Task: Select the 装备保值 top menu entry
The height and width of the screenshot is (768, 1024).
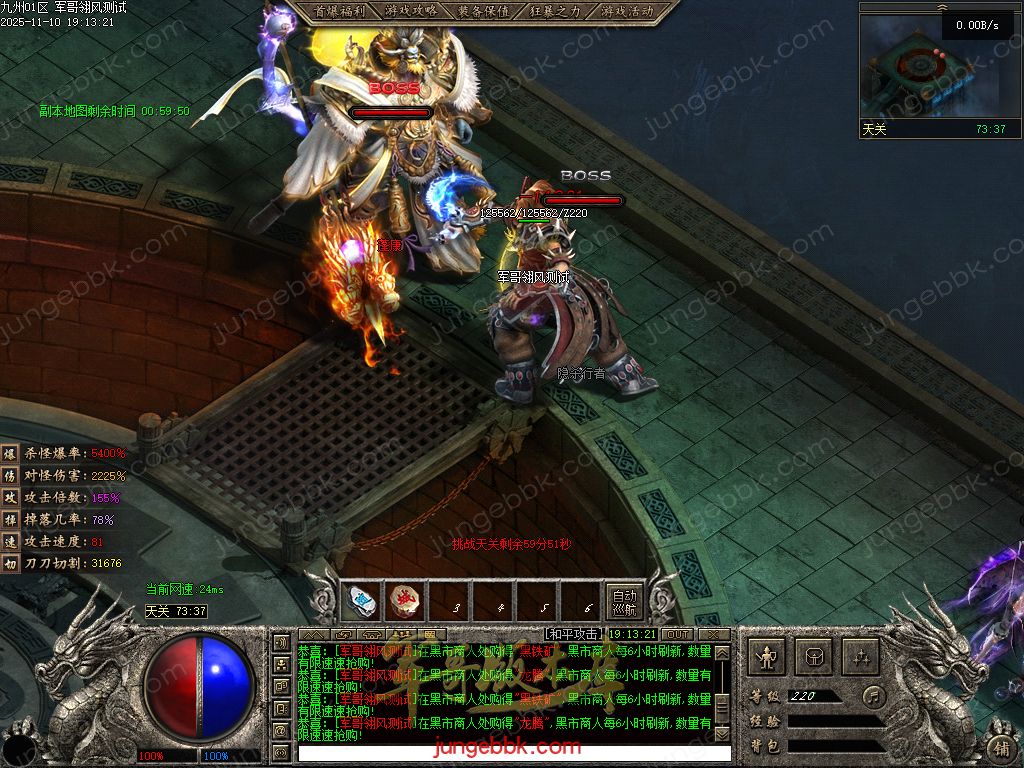Action: pyautogui.click(x=484, y=11)
